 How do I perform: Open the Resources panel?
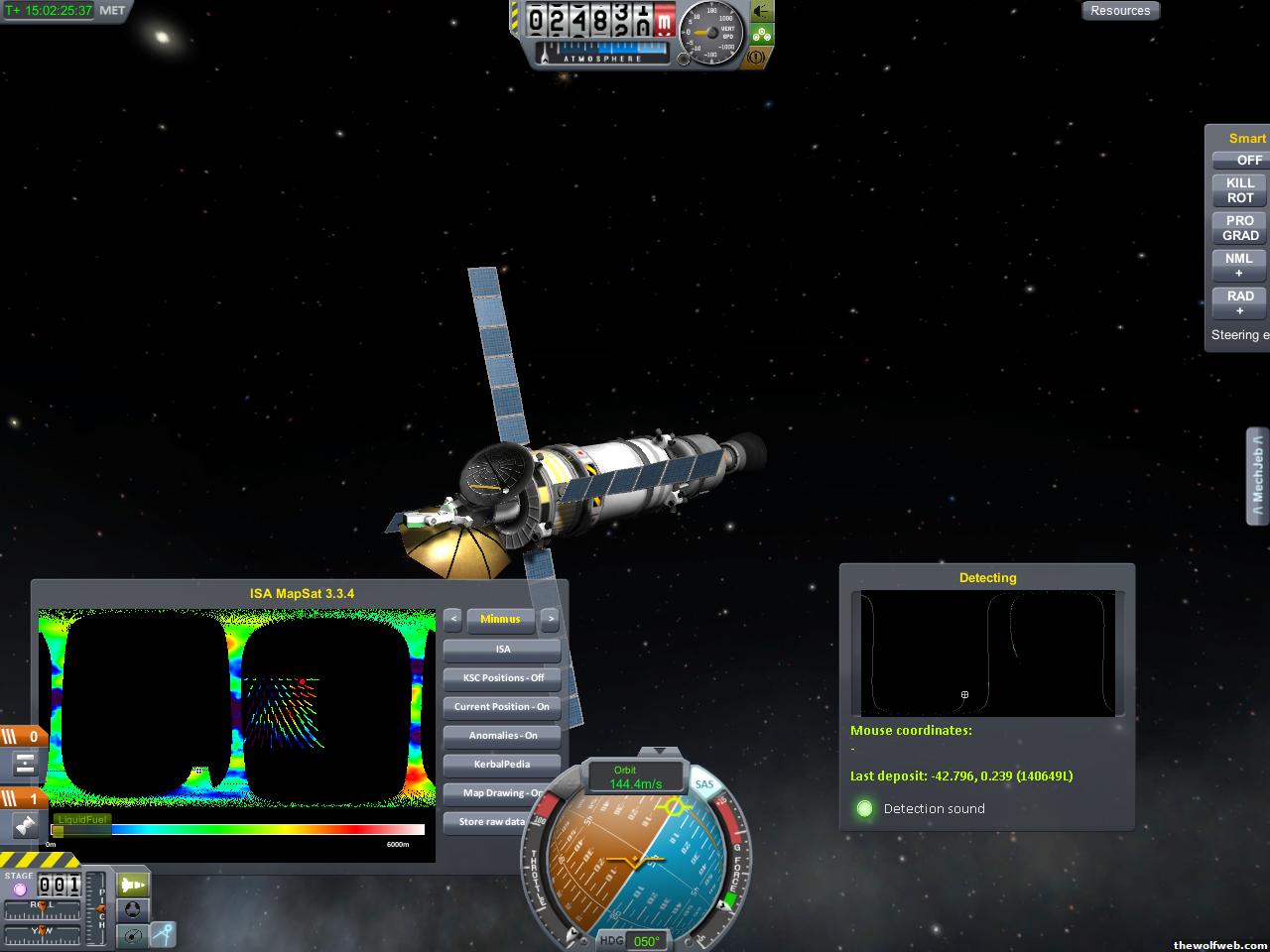[x=1120, y=11]
